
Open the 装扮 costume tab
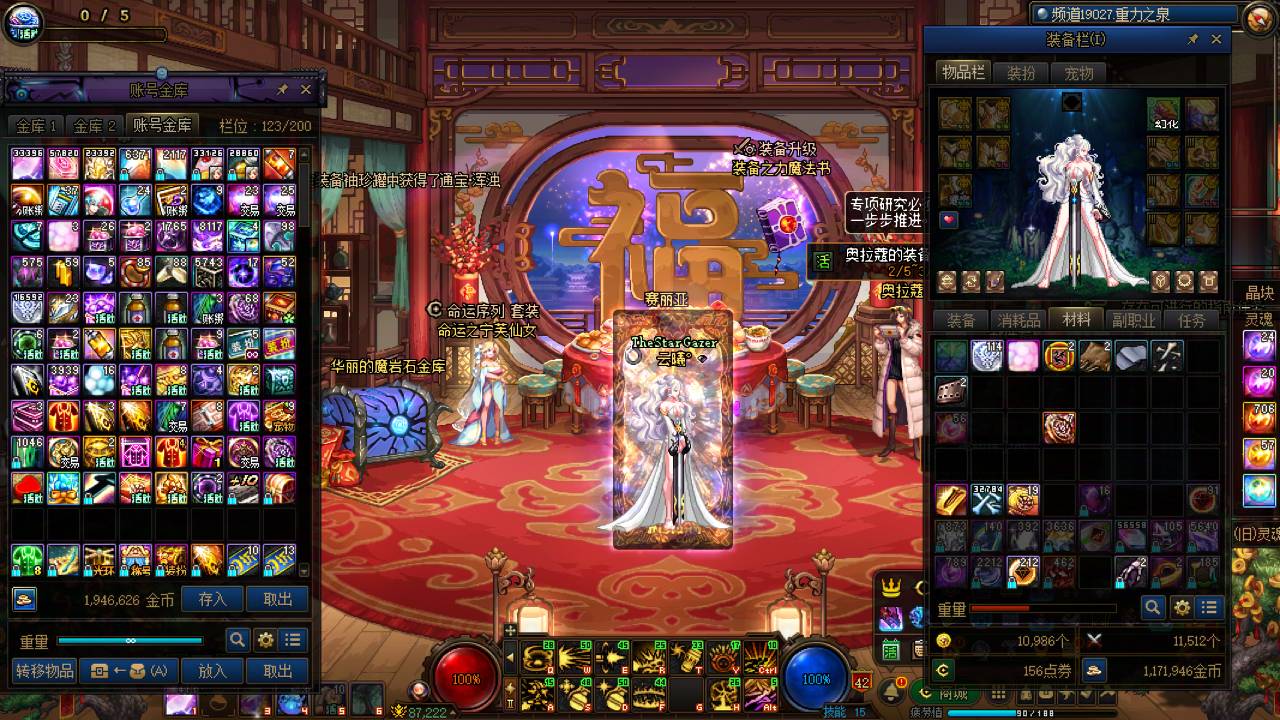pos(1021,73)
